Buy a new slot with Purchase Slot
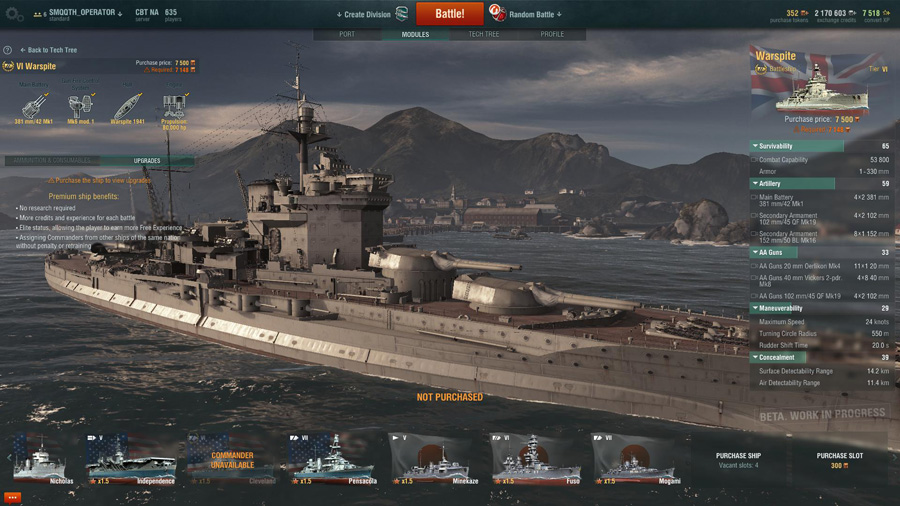This screenshot has width=900, height=506. (x=838, y=460)
